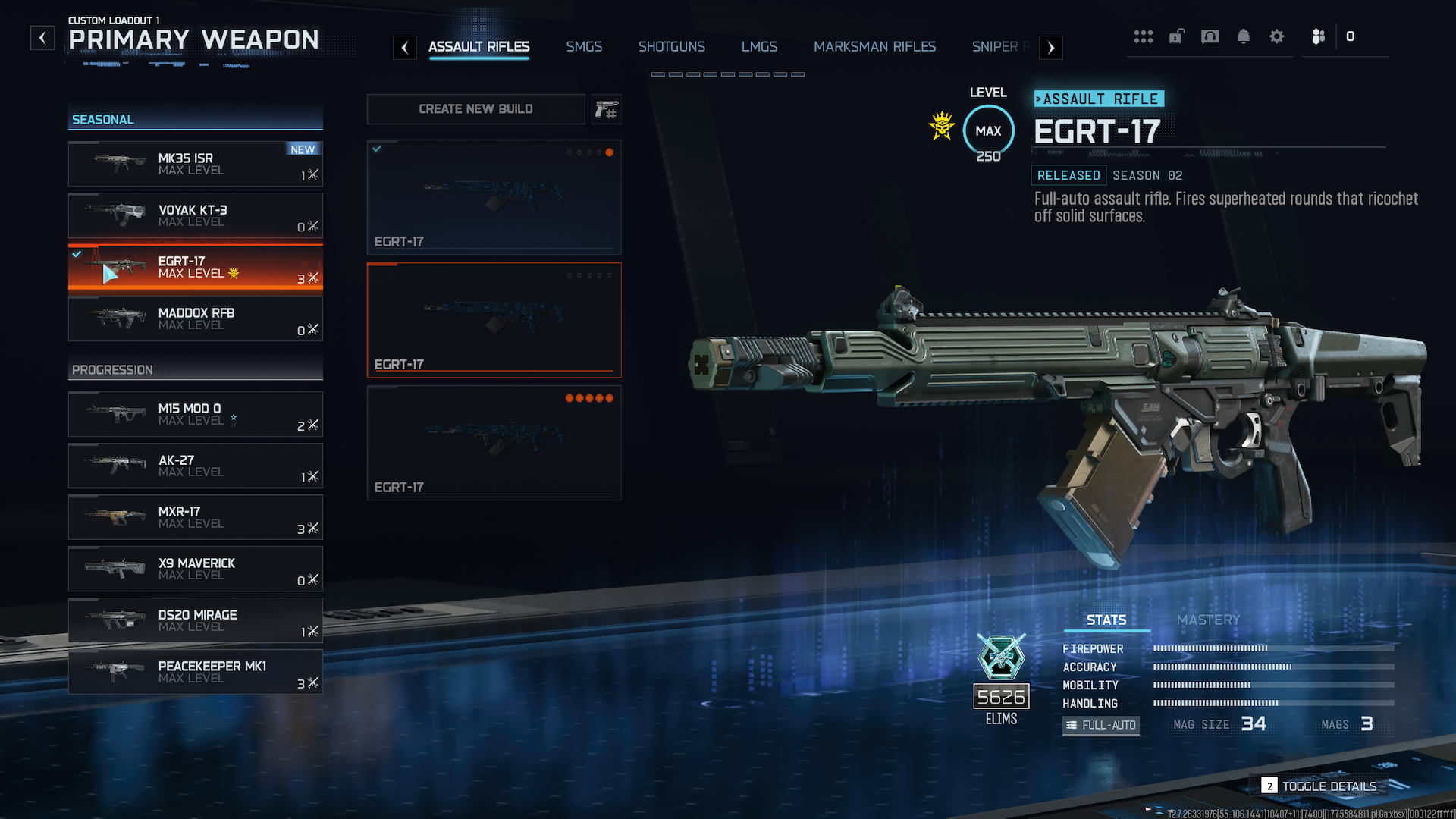
Task: Select the M15 Mod 0 rifle
Action: [196, 414]
